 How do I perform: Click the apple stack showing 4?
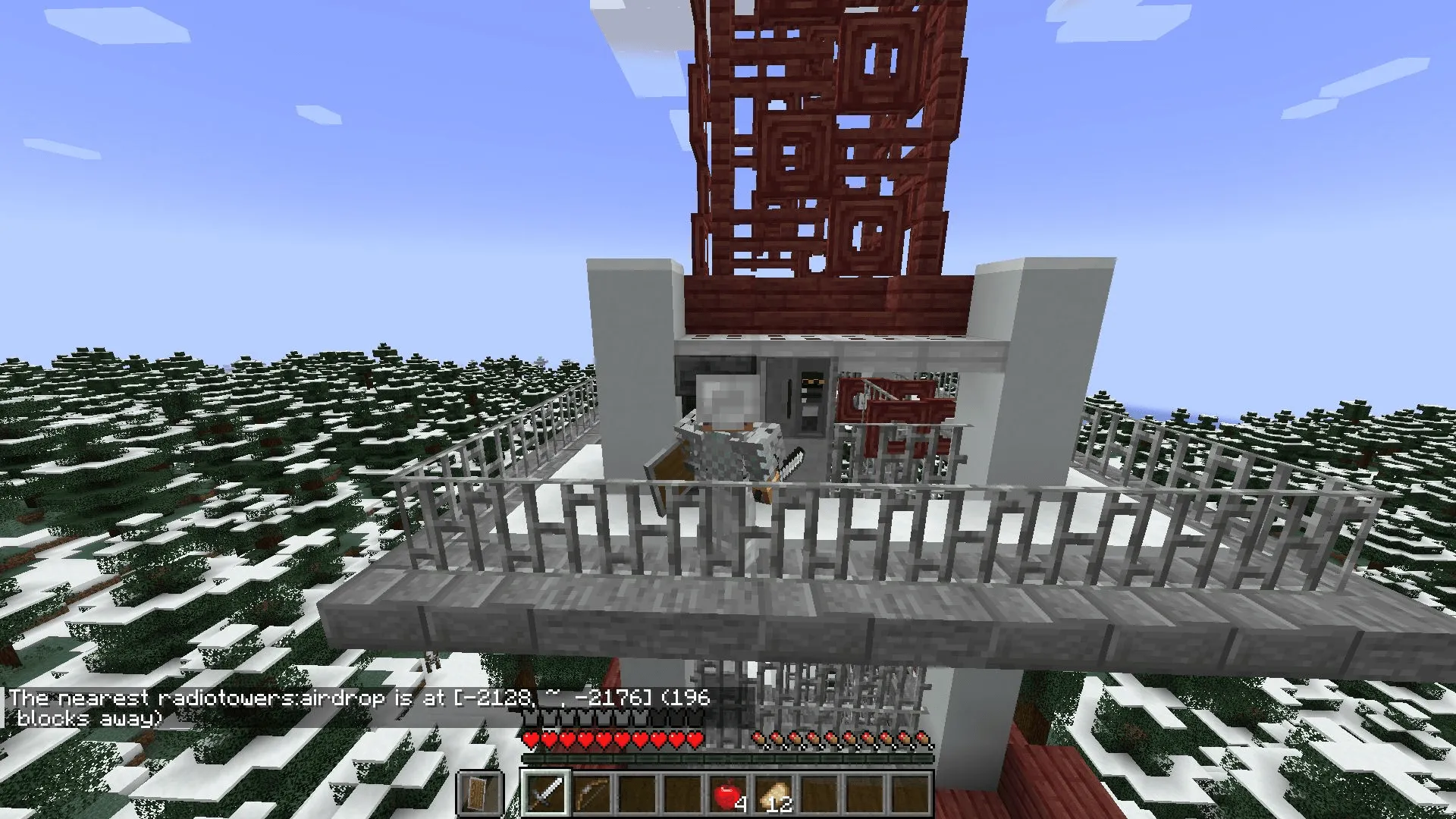pyautogui.click(x=727, y=793)
